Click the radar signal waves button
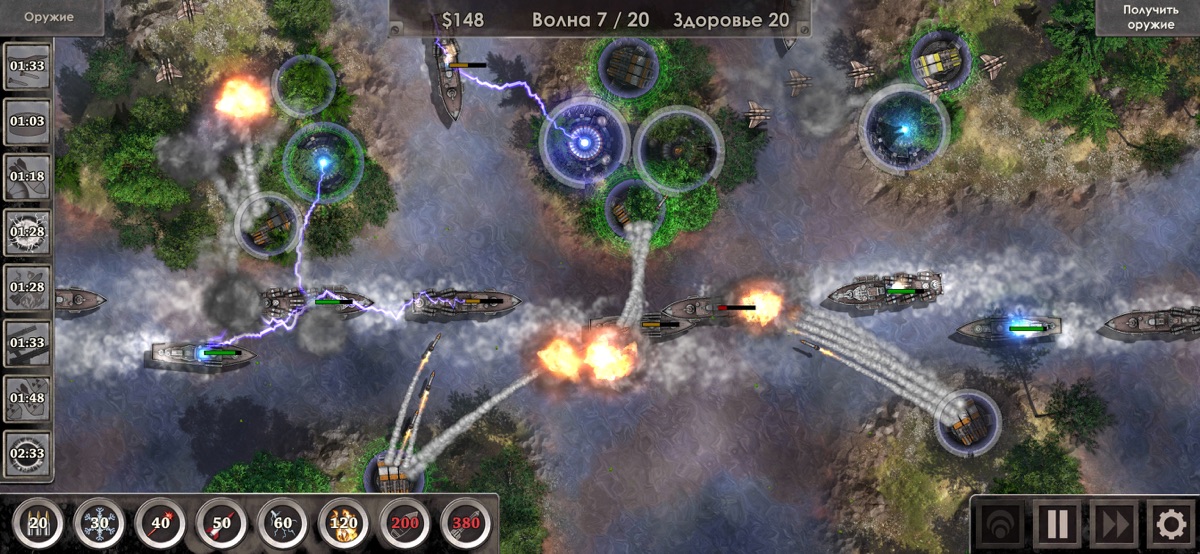Image resolution: width=1200 pixels, height=554 pixels. [1001, 523]
